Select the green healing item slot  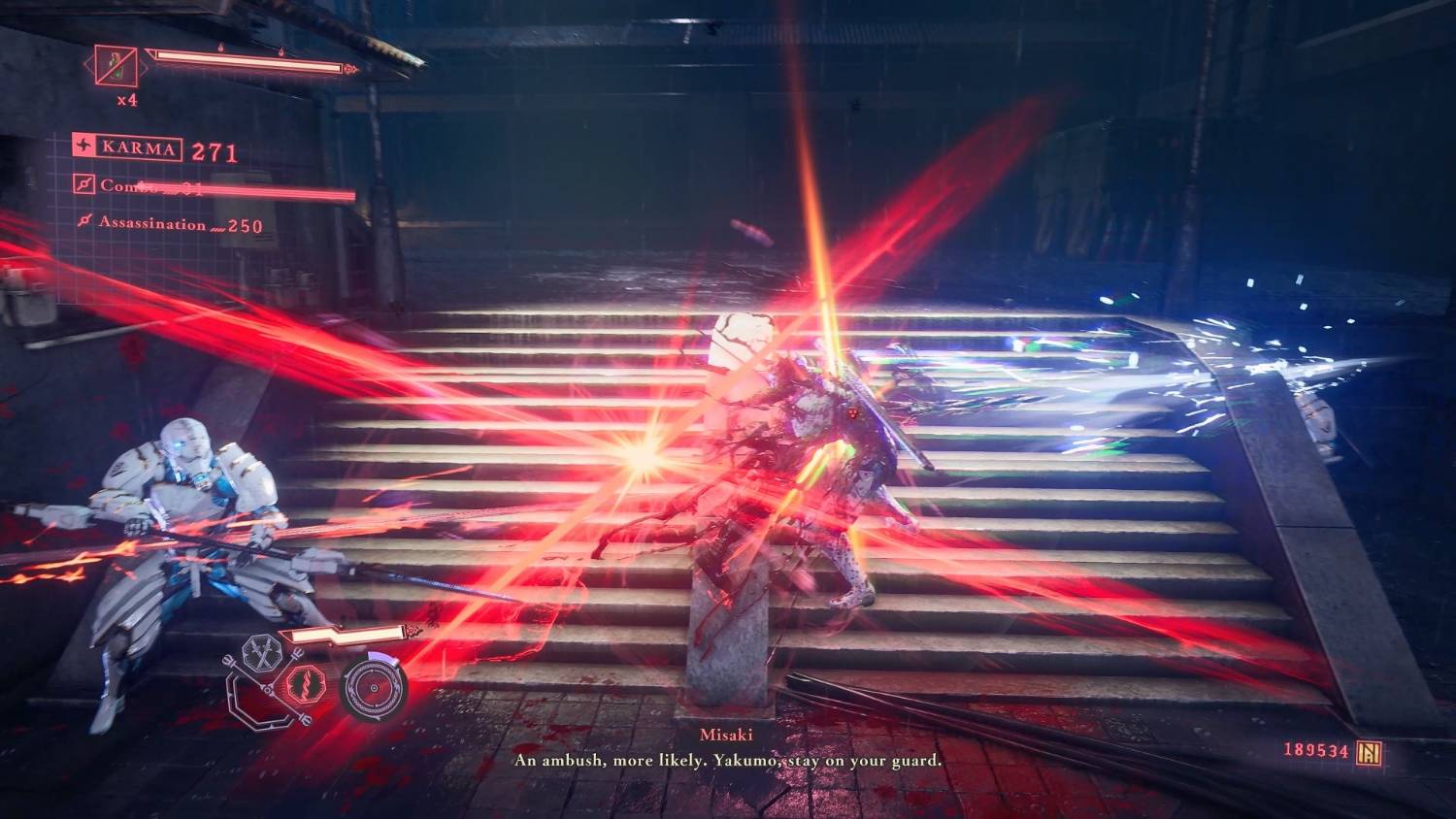[x=116, y=66]
